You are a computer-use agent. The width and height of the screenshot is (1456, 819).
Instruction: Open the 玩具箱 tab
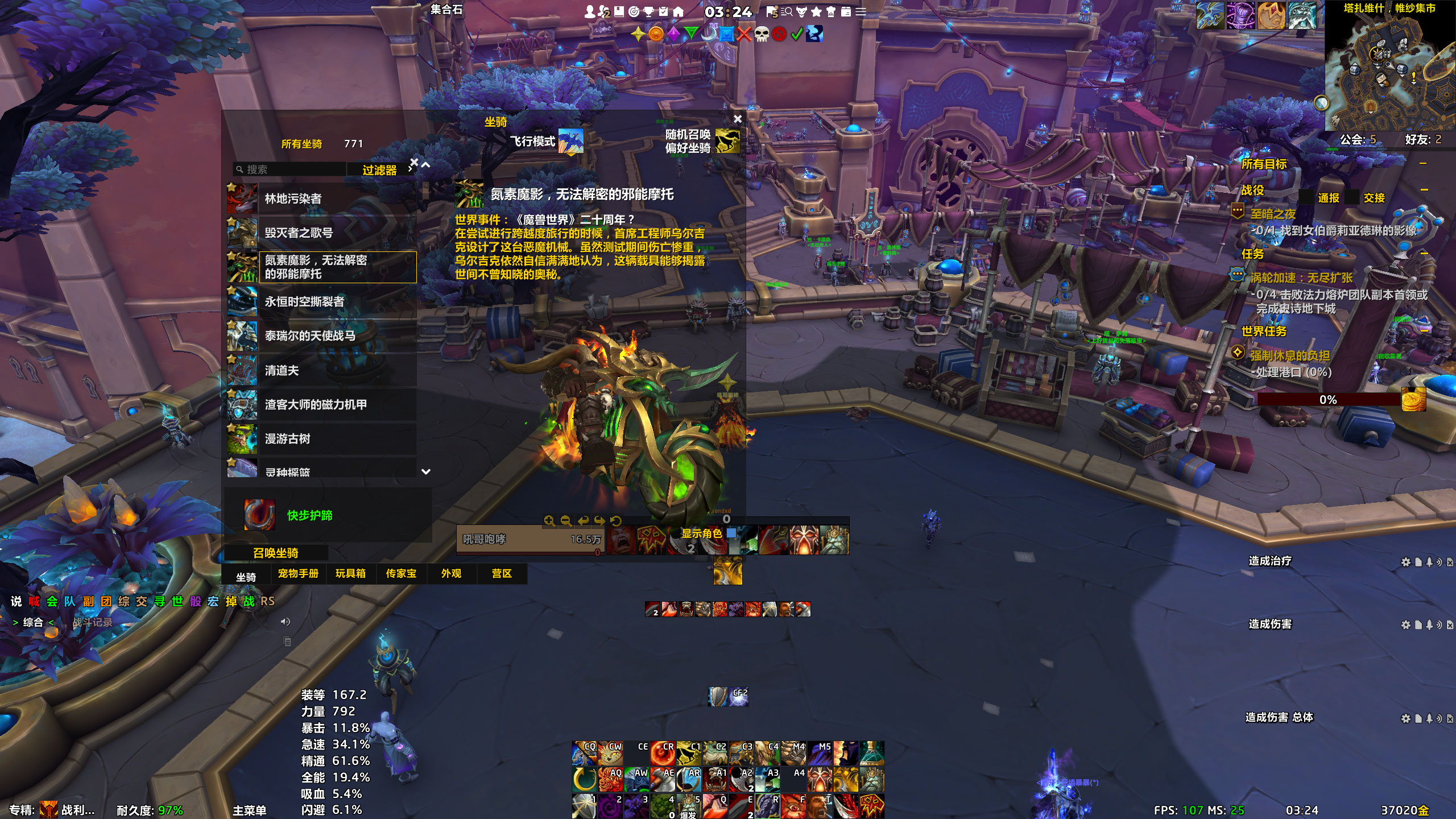pos(350,573)
